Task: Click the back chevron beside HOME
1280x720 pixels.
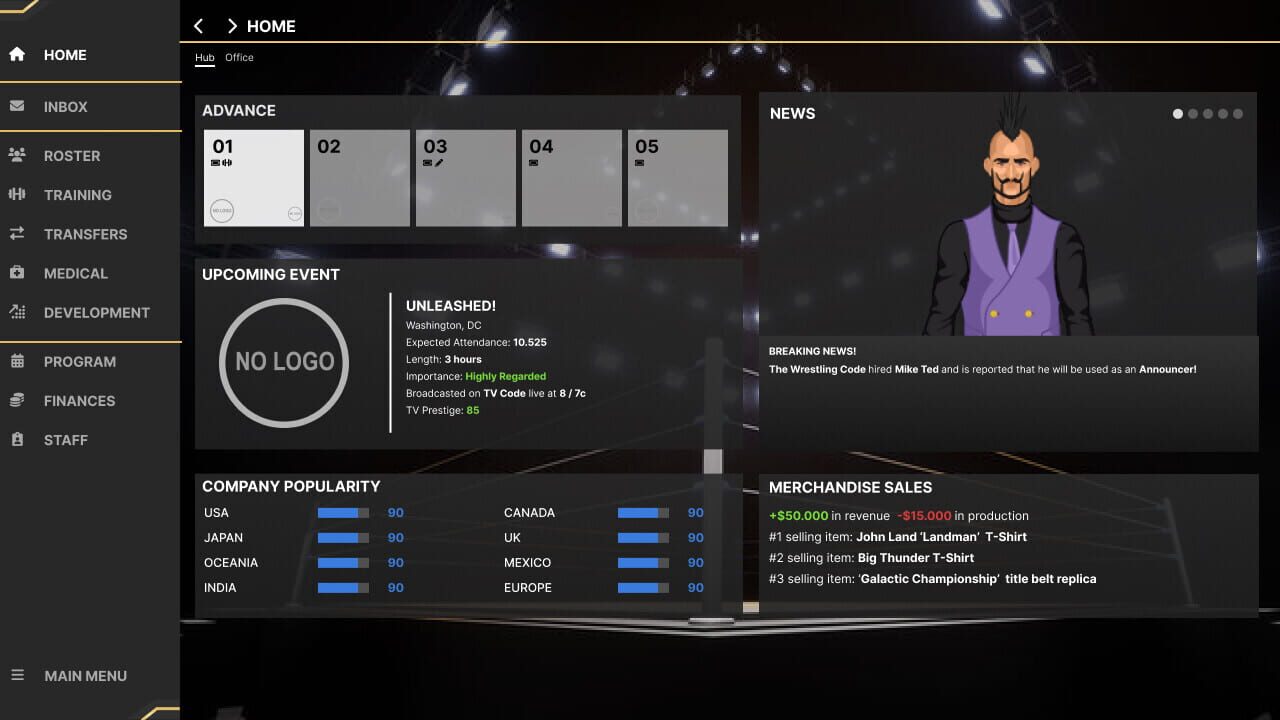Action: (x=198, y=26)
